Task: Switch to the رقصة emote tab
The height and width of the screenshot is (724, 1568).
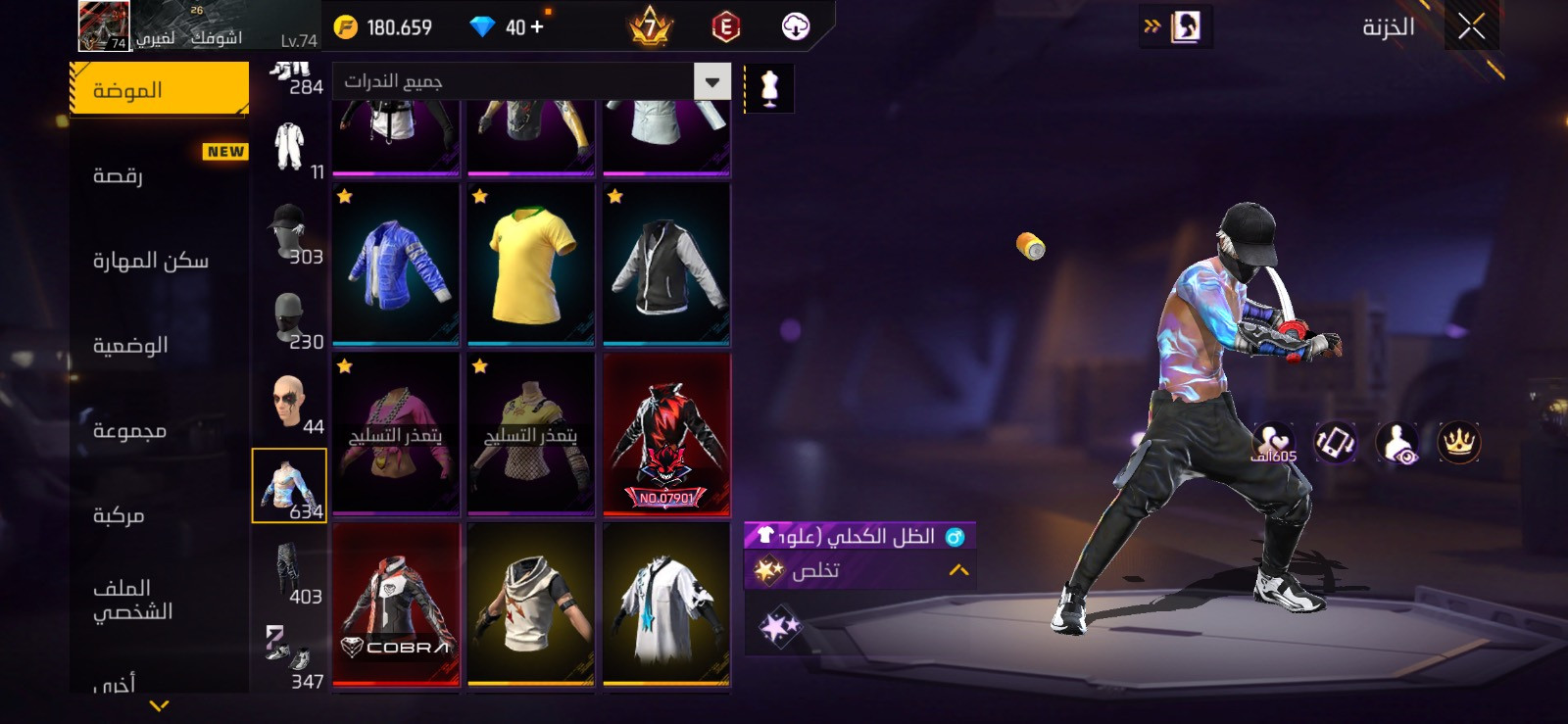Action: pos(119,175)
